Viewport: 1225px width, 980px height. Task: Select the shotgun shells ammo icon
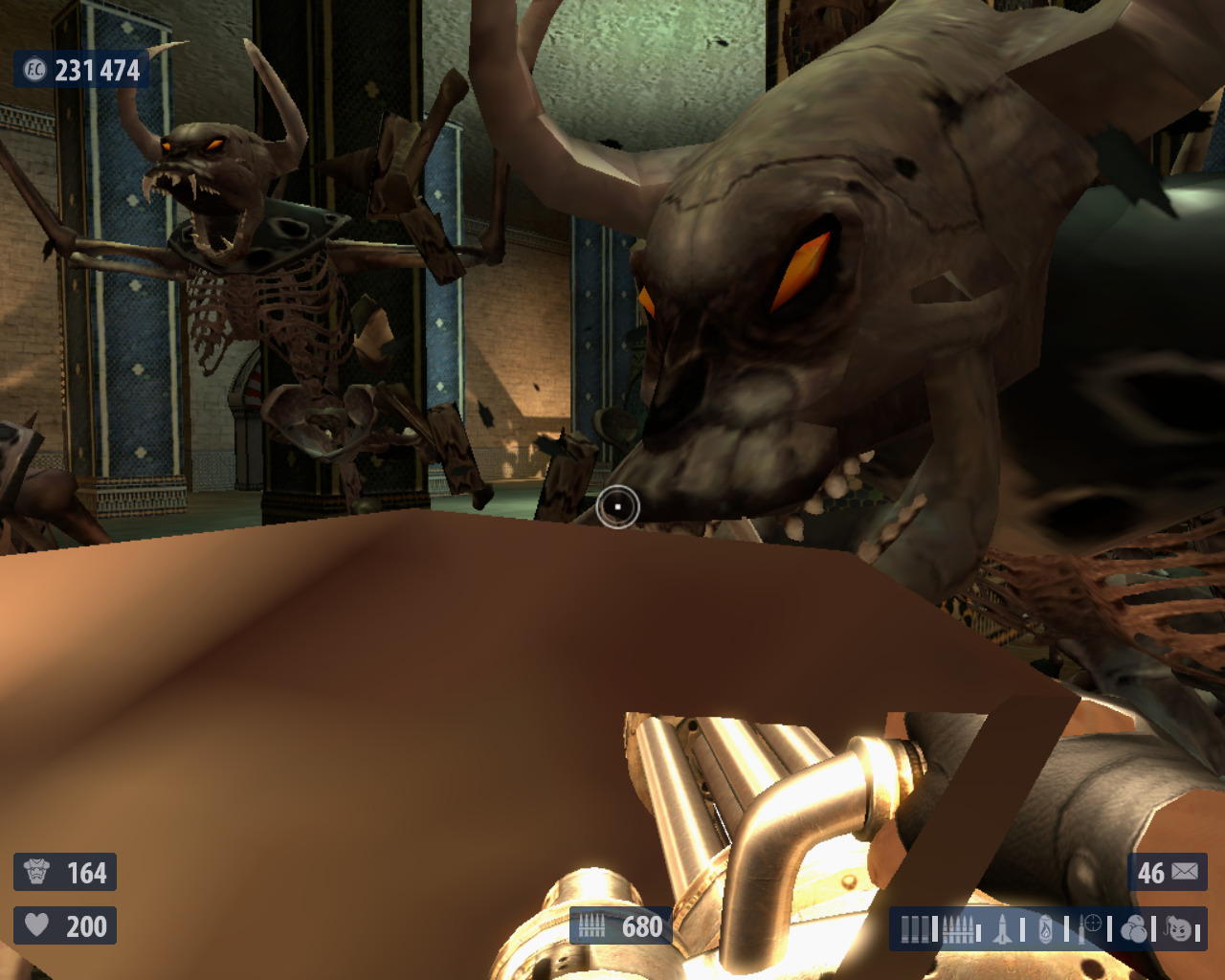(x=915, y=929)
